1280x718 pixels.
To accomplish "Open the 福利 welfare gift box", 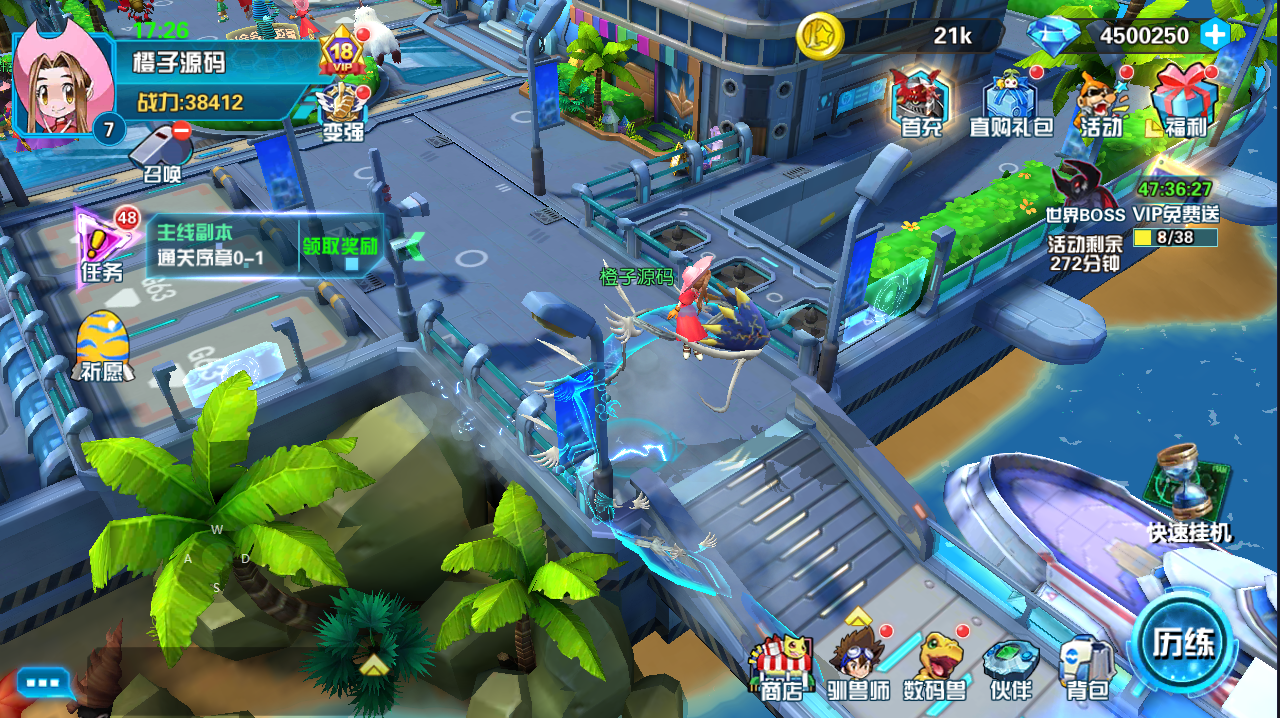I will (x=1185, y=102).
